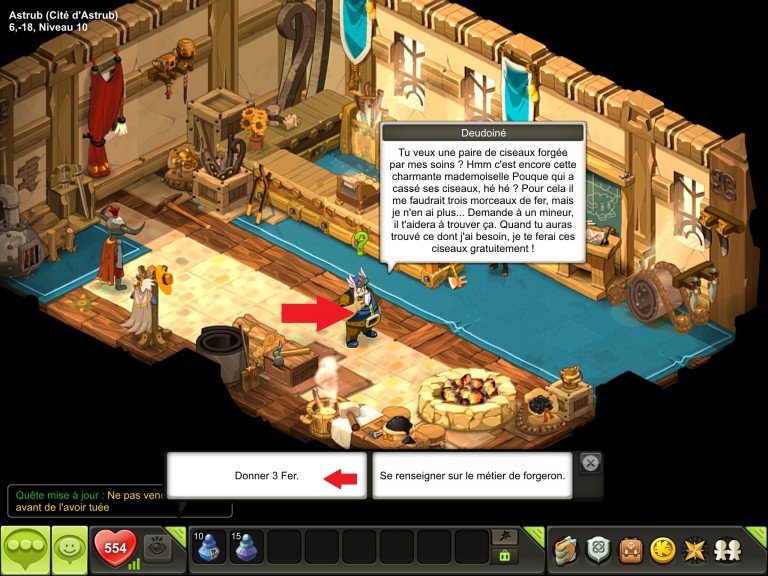Click the eye icon beside the heart

(x=156, y=547)
